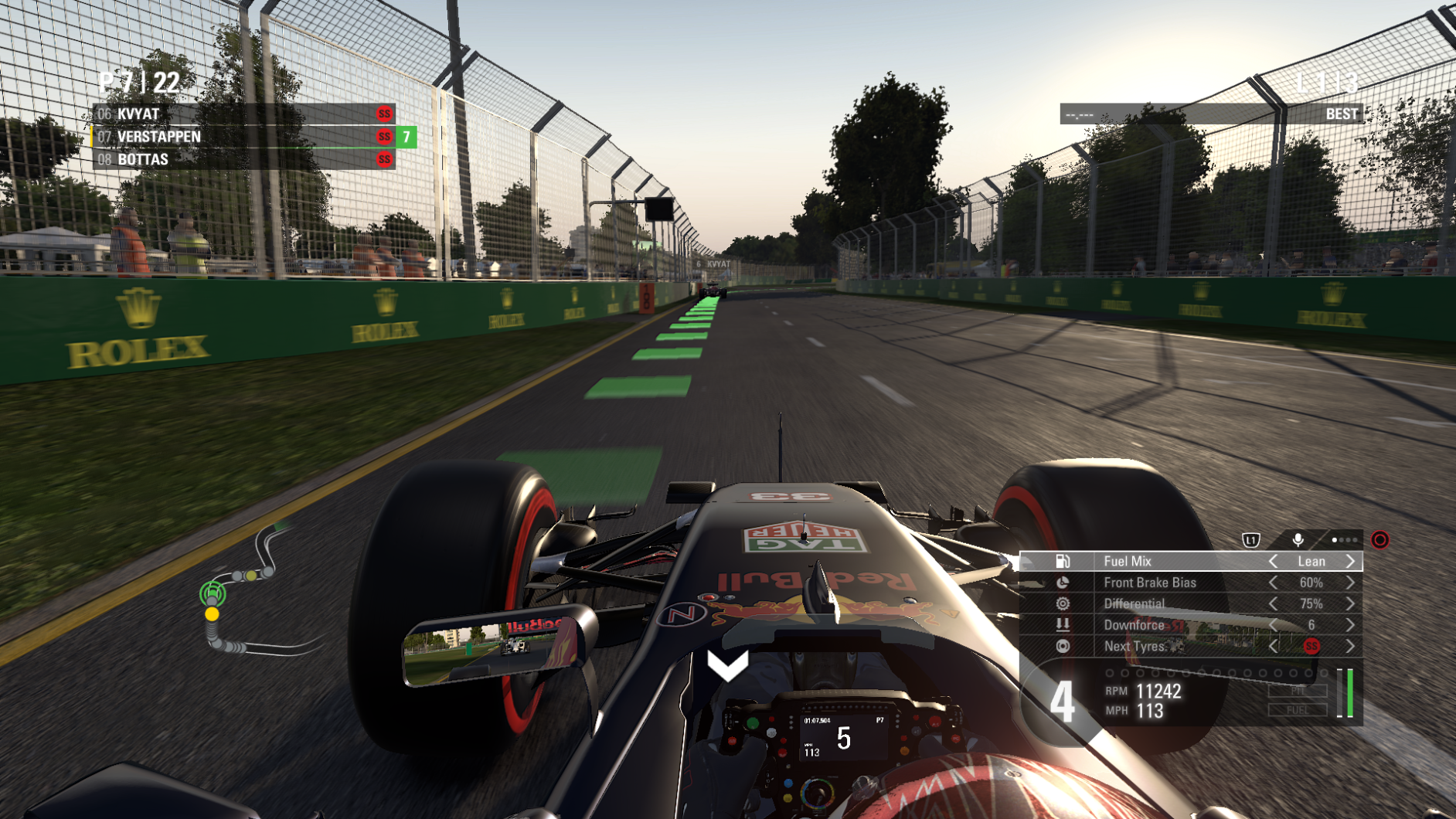Image resolution: width=1456 pixels, height=819 pixels.
Task: Select the Next Tyres tyre icon
Action: tap(1063, 647)
